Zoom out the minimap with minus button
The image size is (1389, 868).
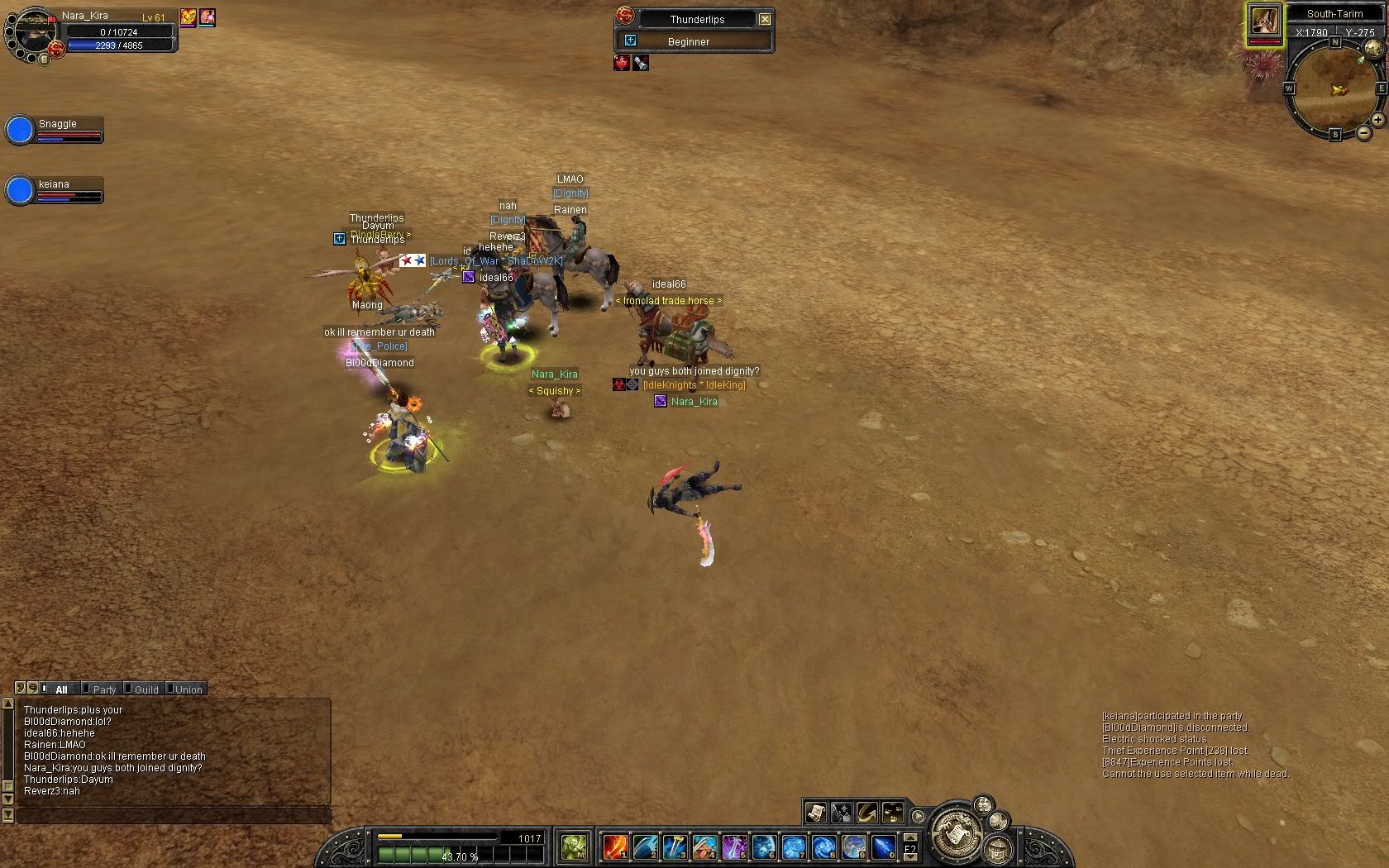tap(1363, 132)
